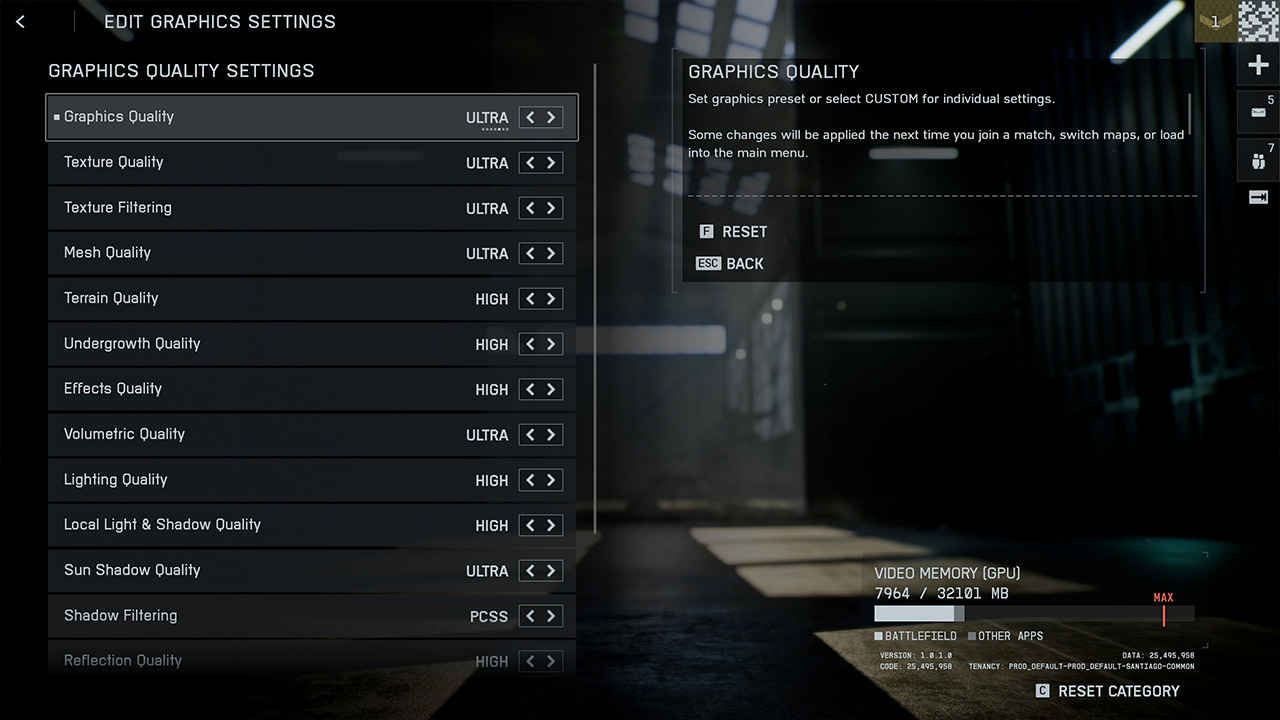The image size is (1280, 720).
Task: Raise Undergrowth Quality with right arrow
Action: [x=551, y=344]
